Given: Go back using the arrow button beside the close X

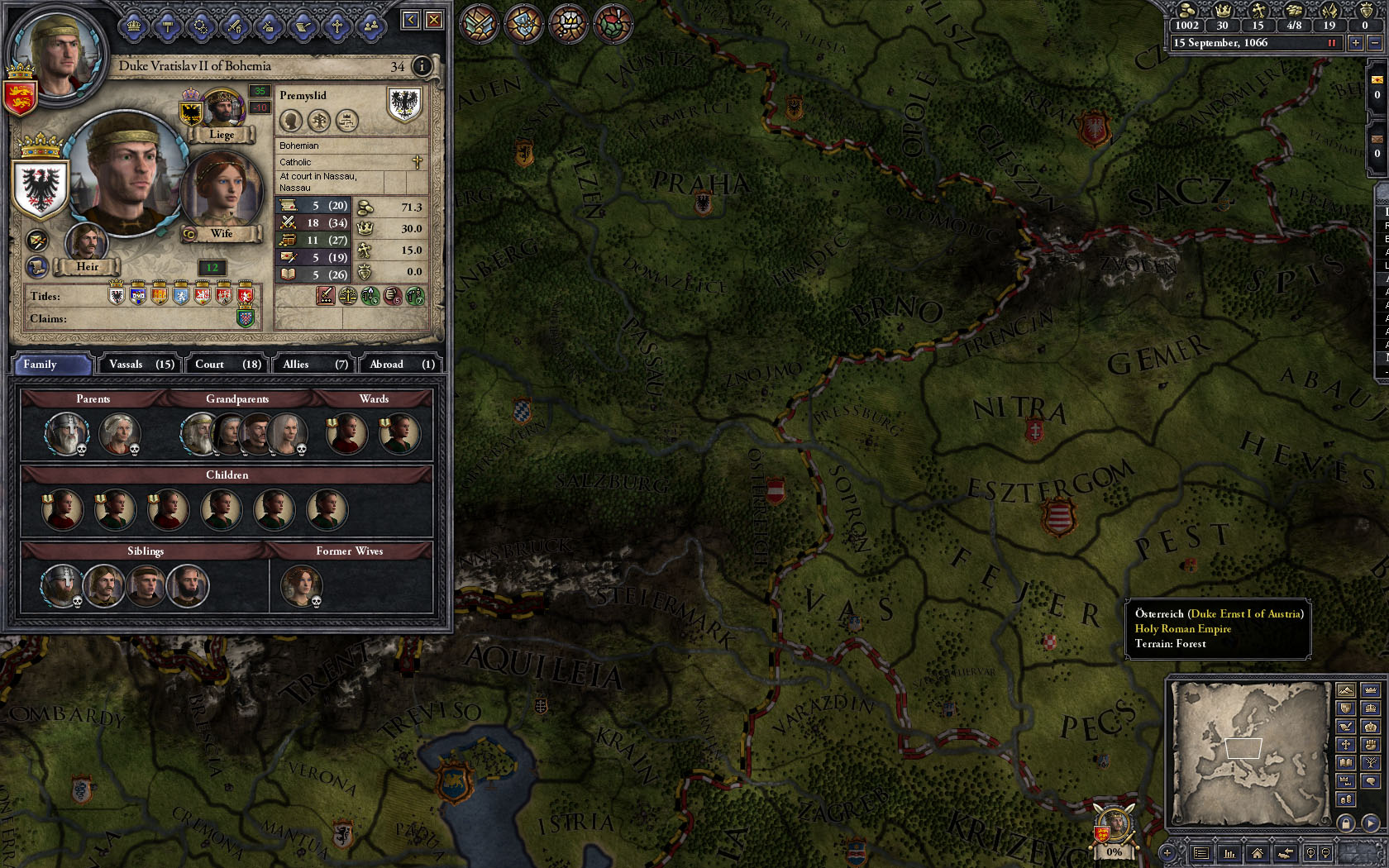Looking at the screenshot, I should click(x=411, y=20).
